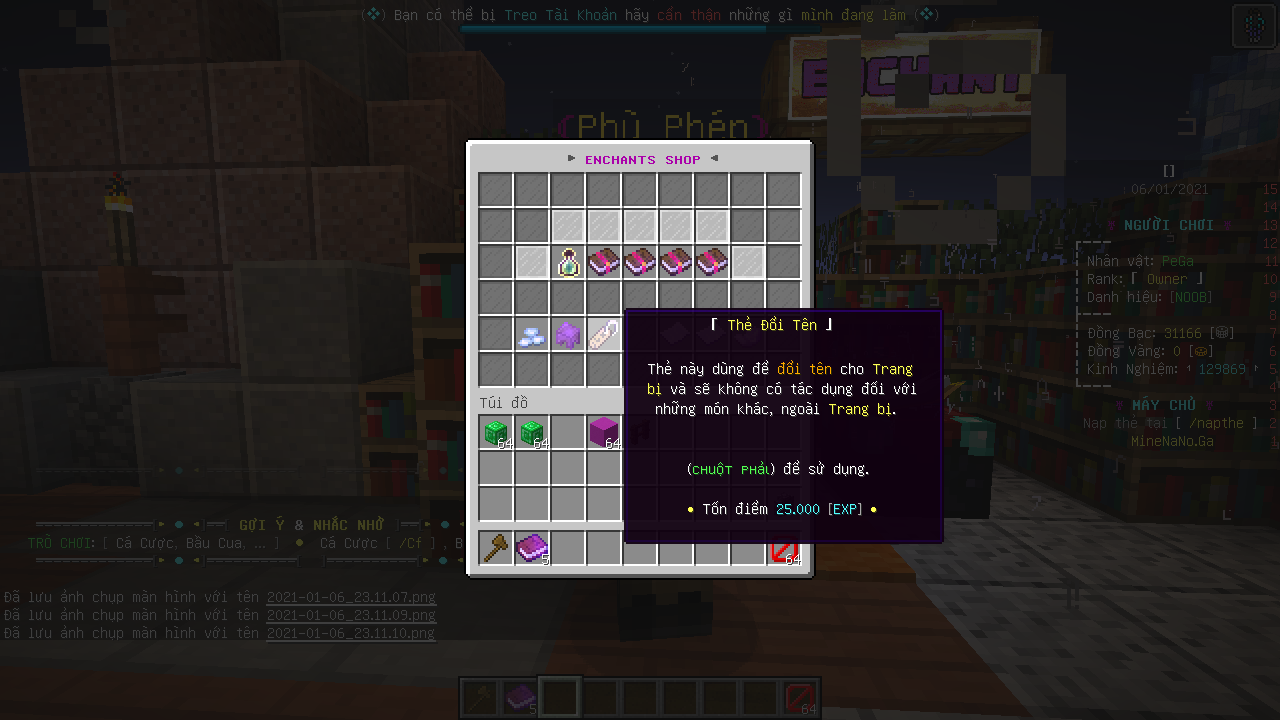The width and height of the screenshot is (1280, 720).
Task: Open screenshot link 2021-01-06_23.11.10.png in chat
Action: (x=351, y=633)
